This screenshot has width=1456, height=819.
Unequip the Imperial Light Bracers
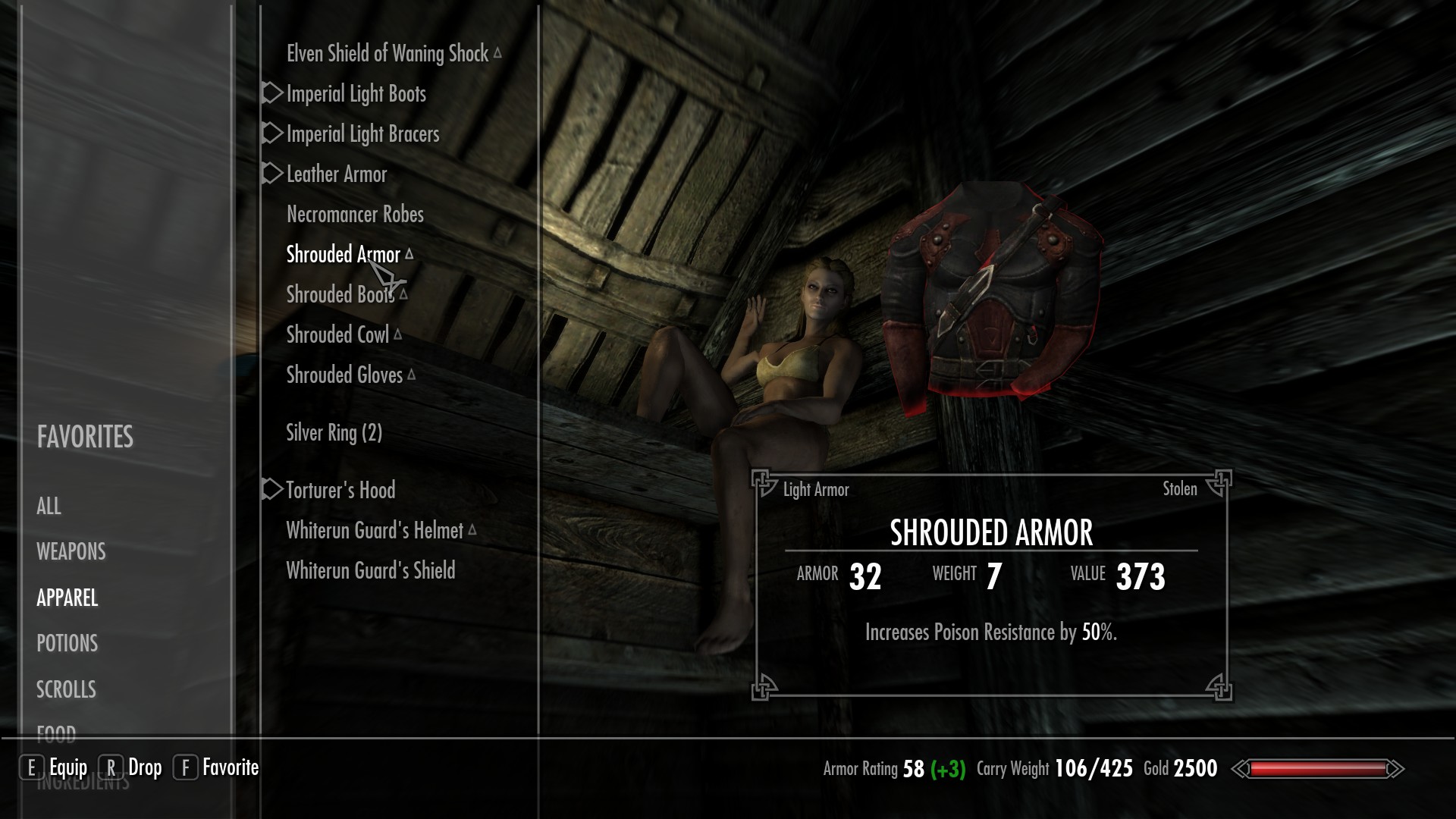[x=361, y=133]
